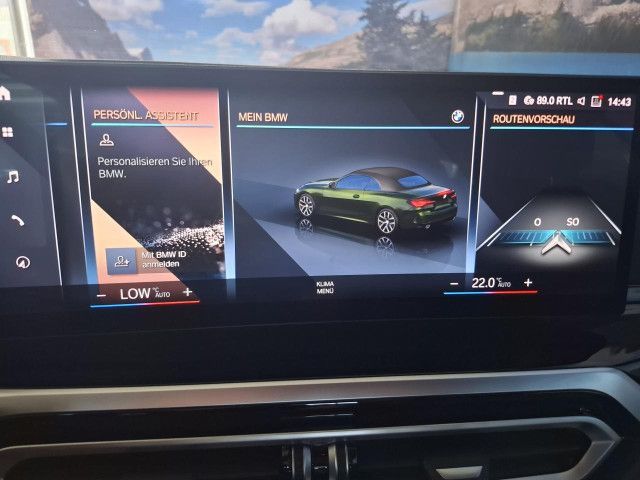The image size is (640, 480).
Task: Open the Klima Menü
Action: tap(325, 287)
